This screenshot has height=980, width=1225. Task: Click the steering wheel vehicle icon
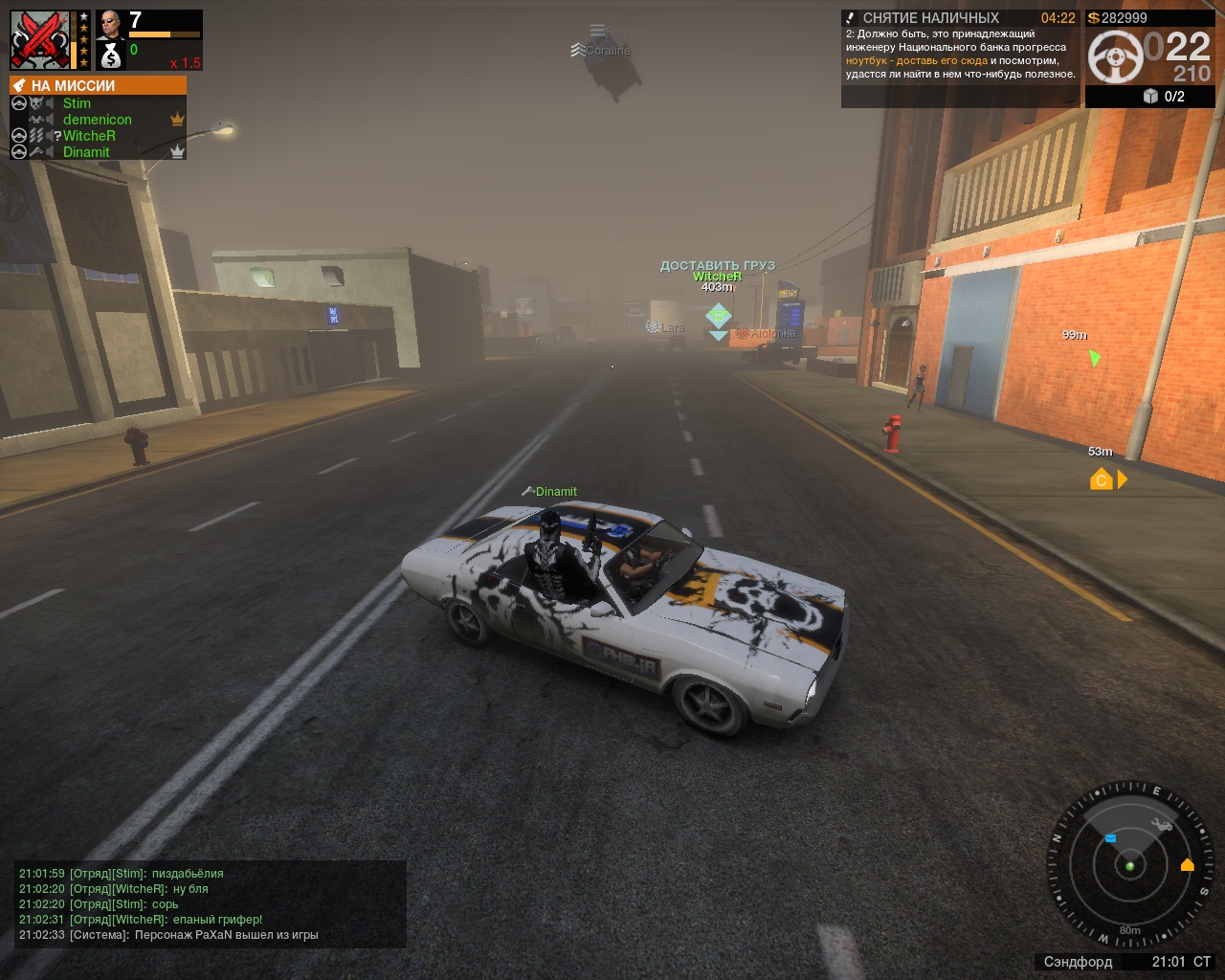click(1114, 56)
